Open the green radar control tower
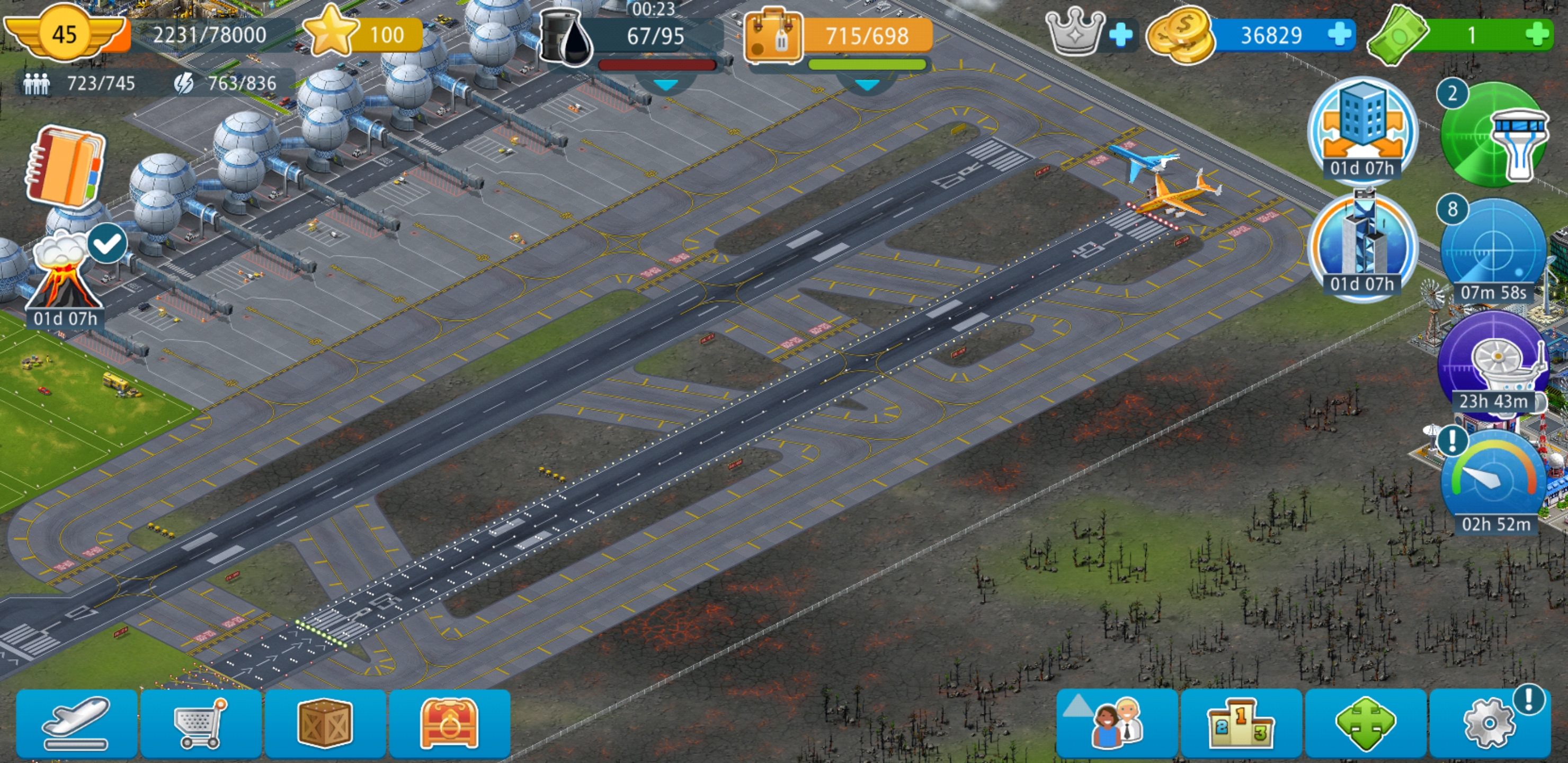The width and height of the screenshot is (1568, 763). [x=1493, y=135]
